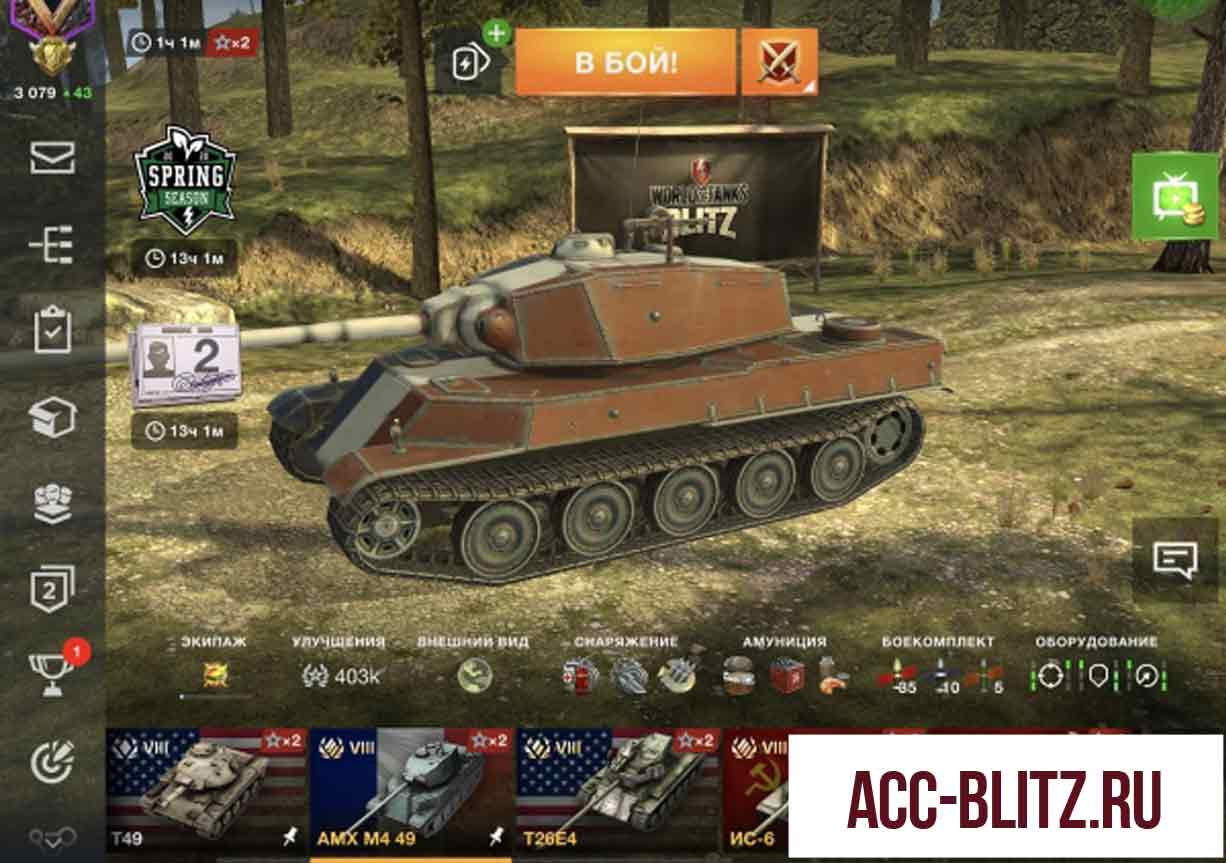Viewport: 1226px width, 863px height.
Task: Open the tech tree icon
Action: click(52, 245)
